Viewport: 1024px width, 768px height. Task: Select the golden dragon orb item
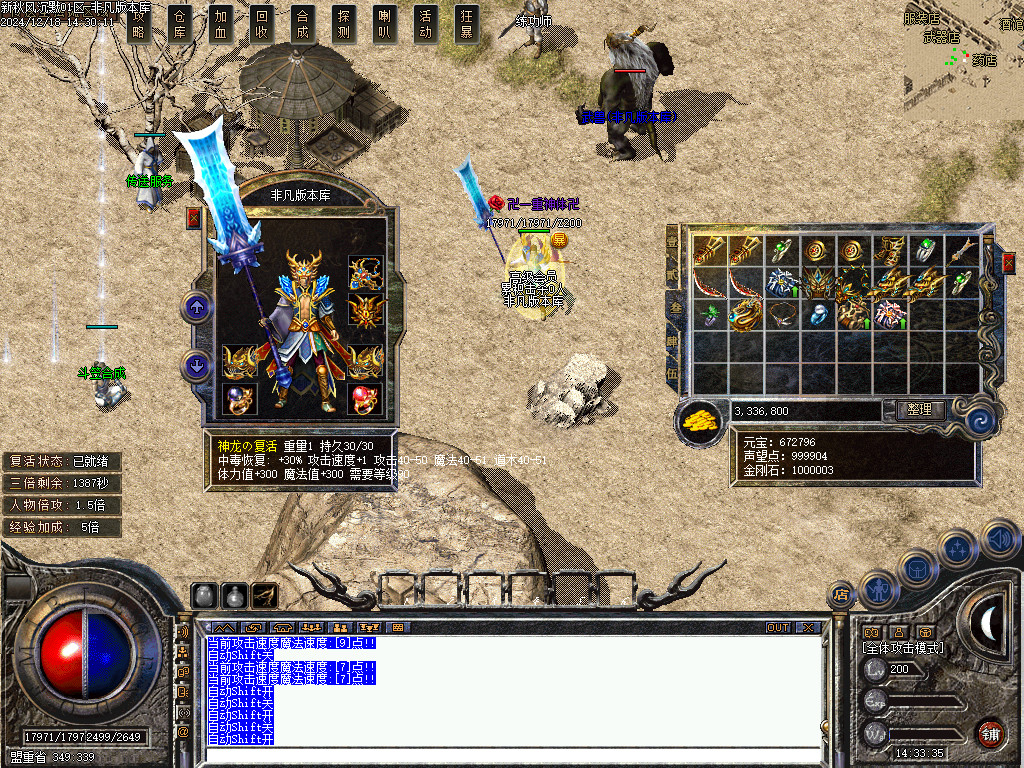(x=745, y=316)
